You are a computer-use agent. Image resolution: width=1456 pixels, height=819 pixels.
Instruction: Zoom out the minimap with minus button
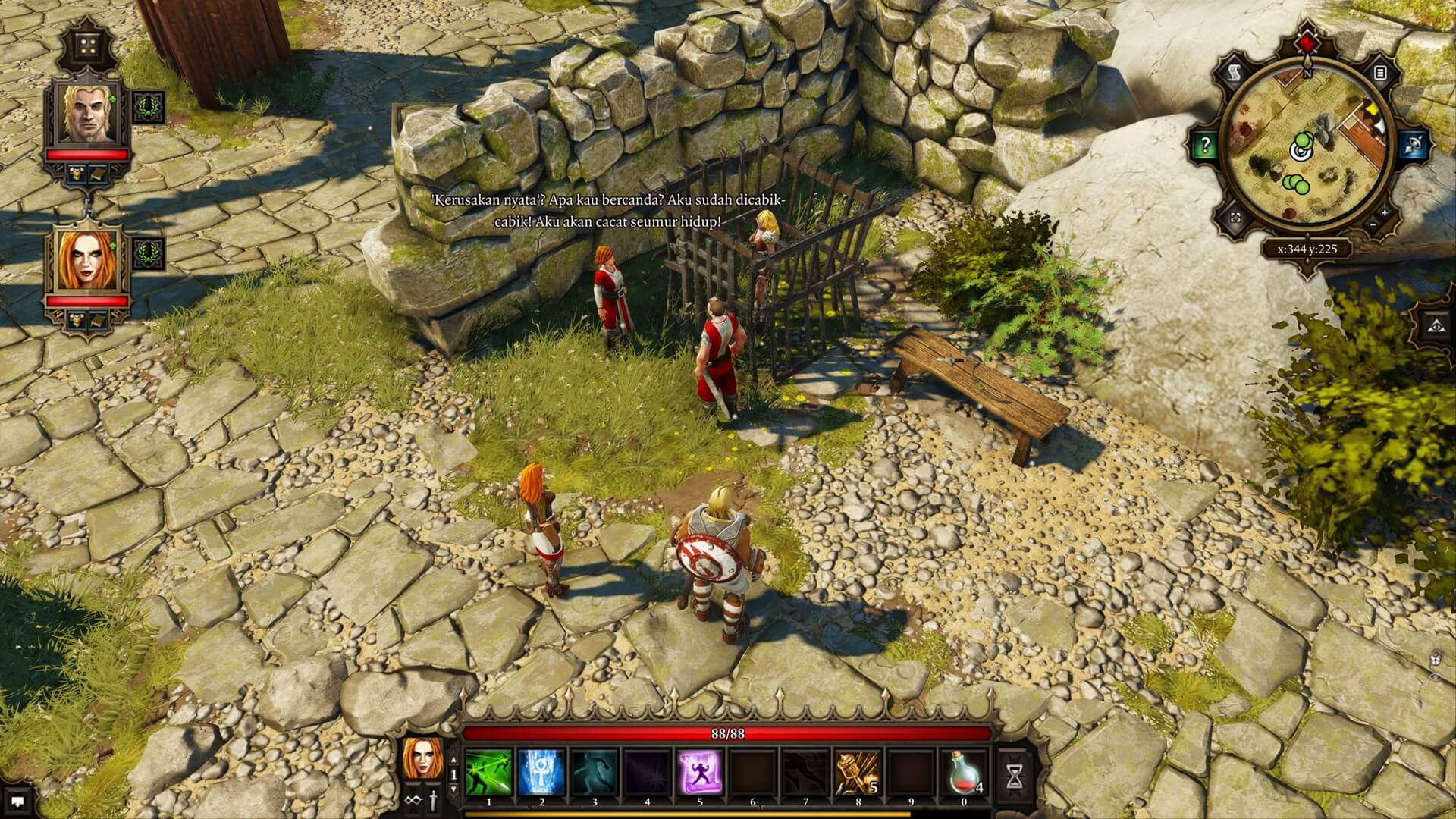(x=1373, y=225)
